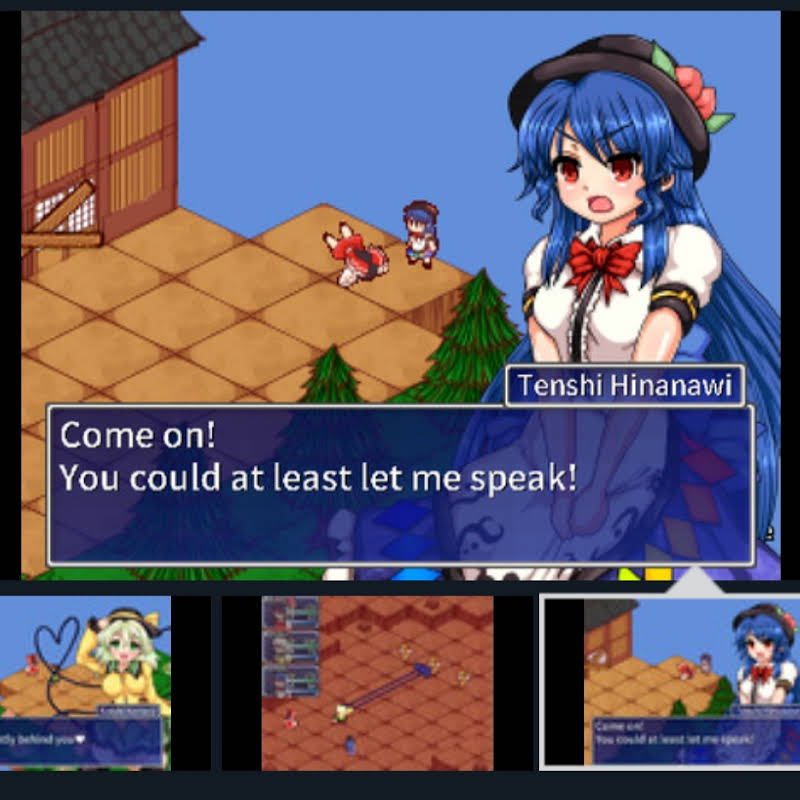Screen dimensions: 800x800
Task: View the isometric battle grid thumbnail
Action: point(377,682)
